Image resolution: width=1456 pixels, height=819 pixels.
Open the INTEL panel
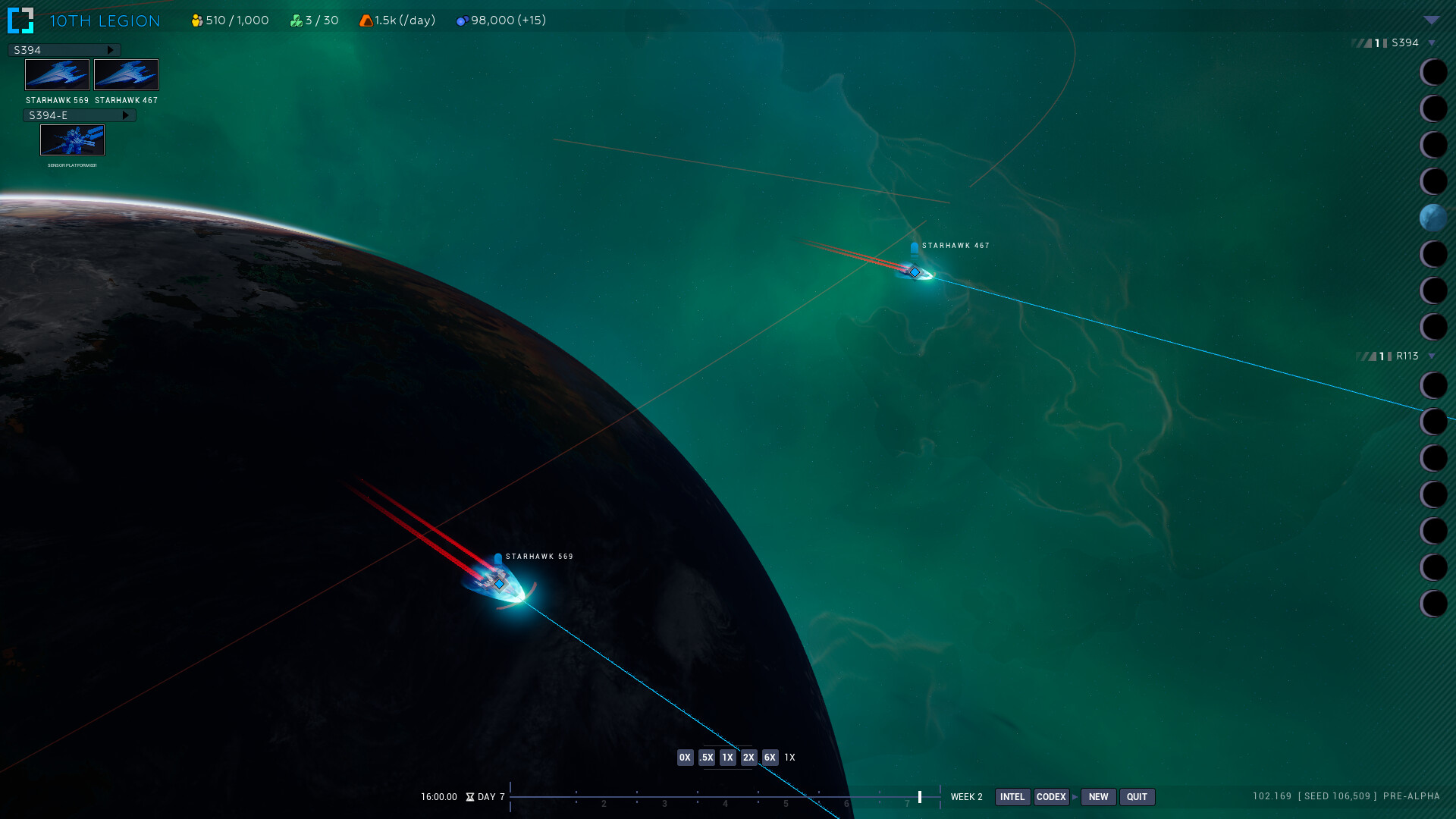click(x=1012, y=797)
